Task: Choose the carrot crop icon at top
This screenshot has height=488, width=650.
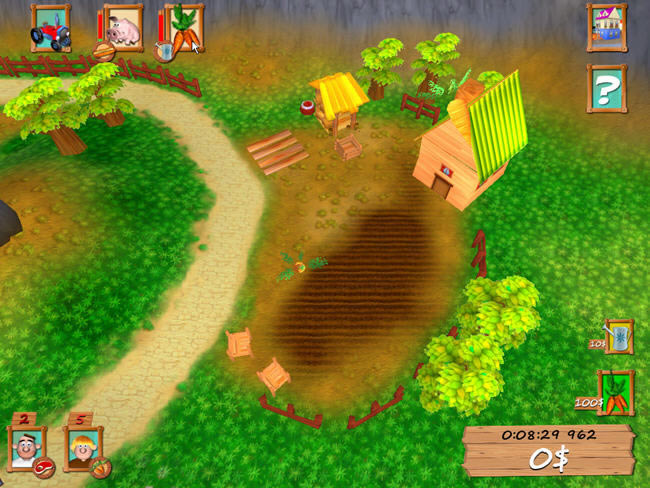Action: pos(184,28)
